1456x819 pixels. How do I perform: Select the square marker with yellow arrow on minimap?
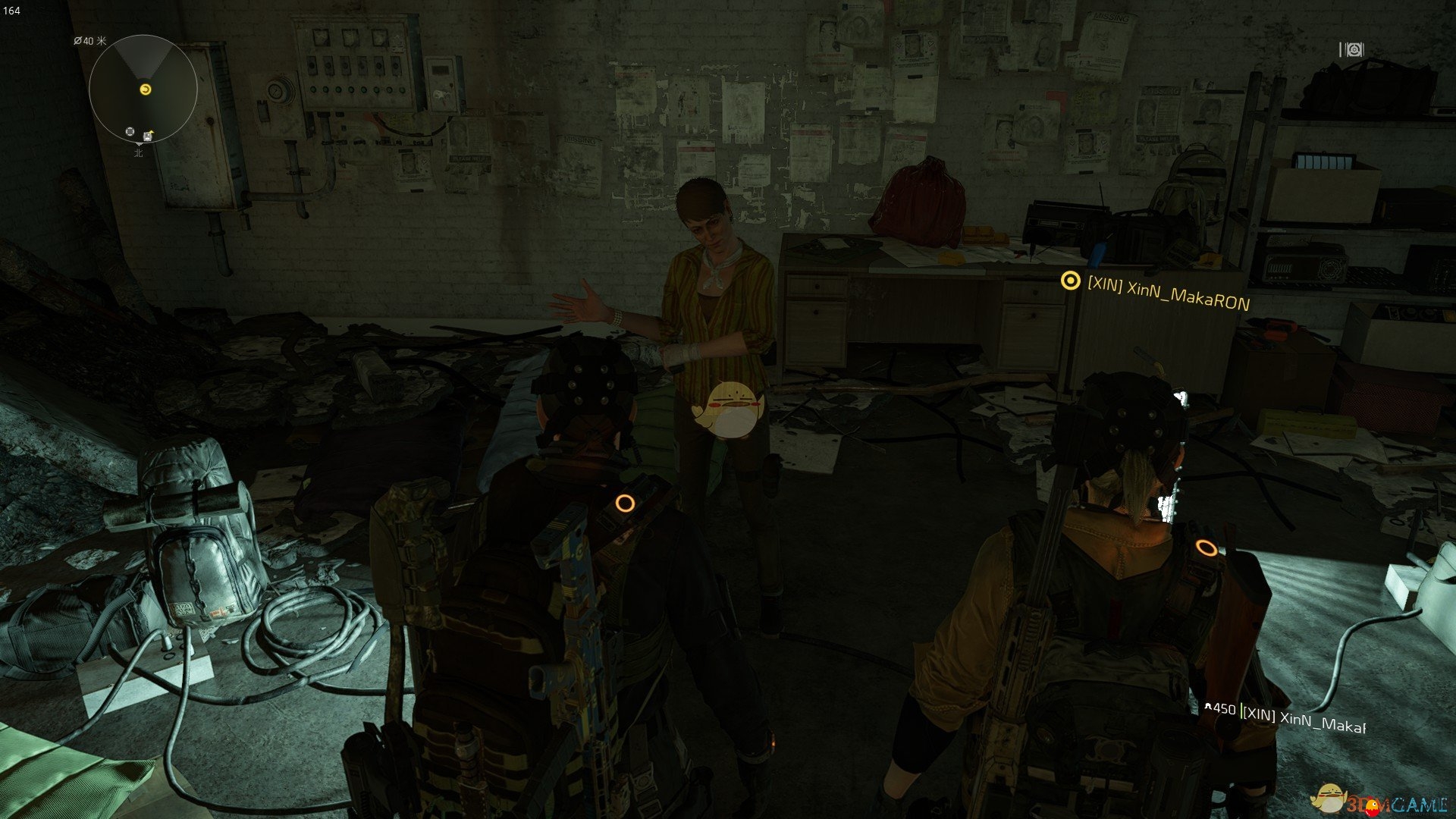click(x=149, y=136)
